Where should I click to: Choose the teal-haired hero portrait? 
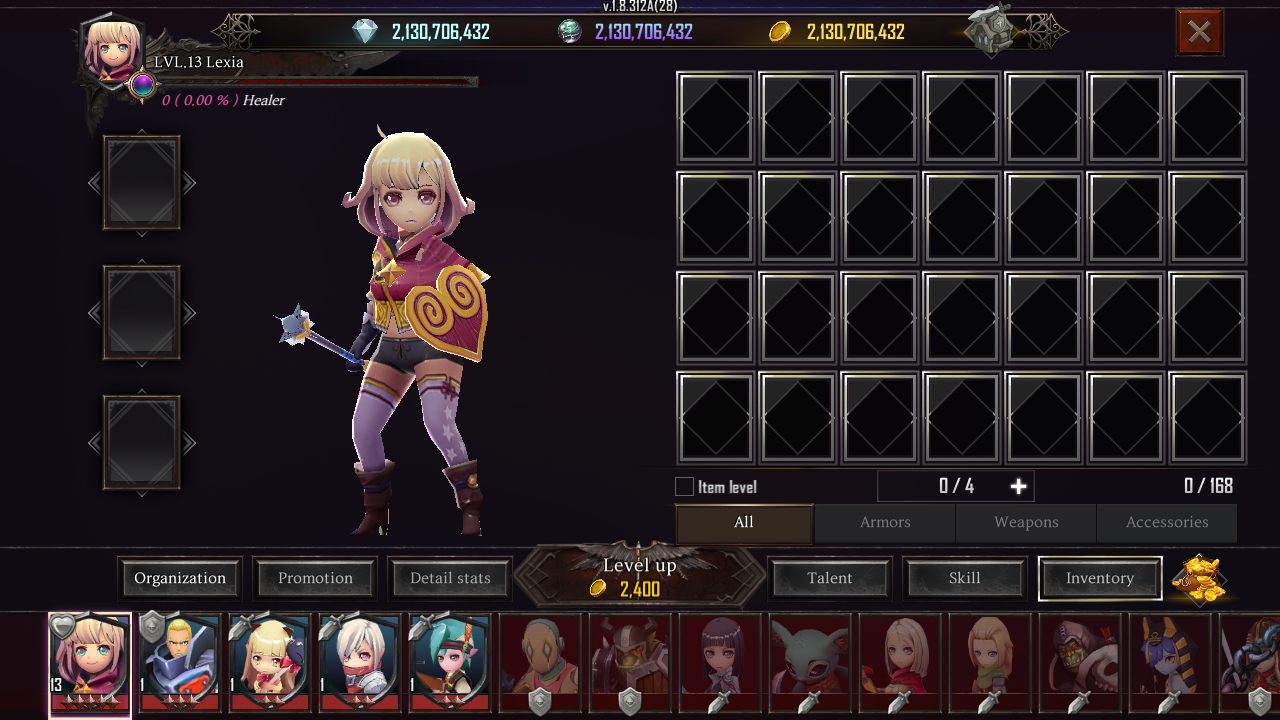[x=450, y=660]
